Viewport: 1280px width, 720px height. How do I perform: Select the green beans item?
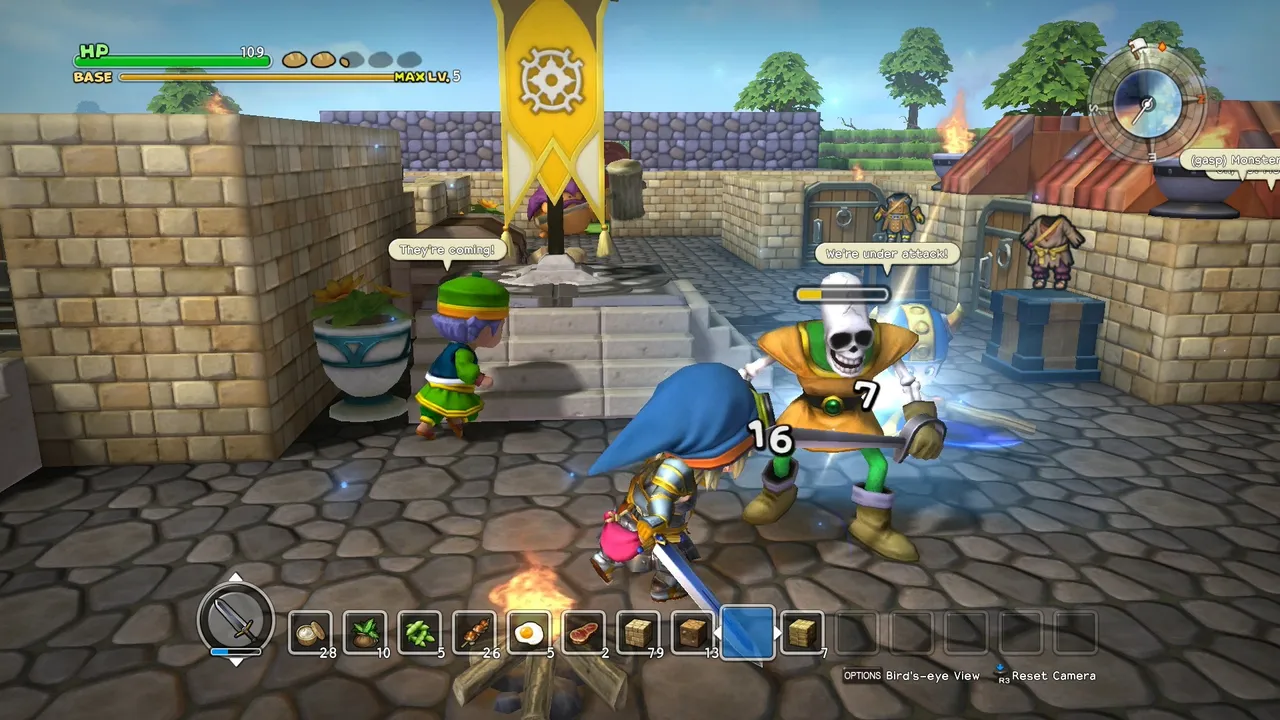[420, 633]
